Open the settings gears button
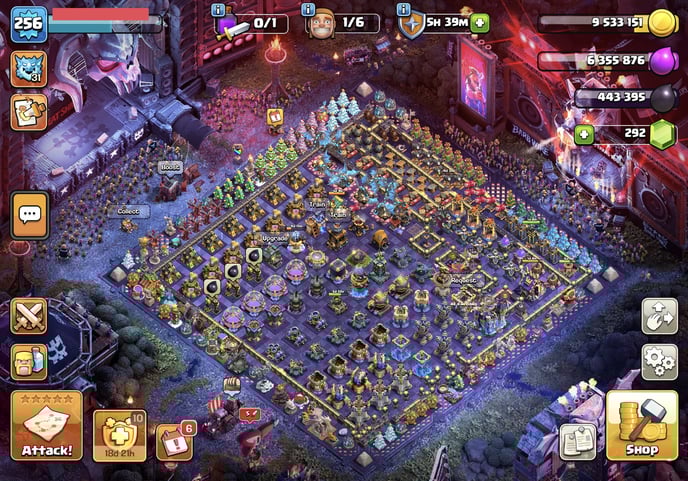Image resolution: width=688 pixels, height=481 pixels. [659, 360]
